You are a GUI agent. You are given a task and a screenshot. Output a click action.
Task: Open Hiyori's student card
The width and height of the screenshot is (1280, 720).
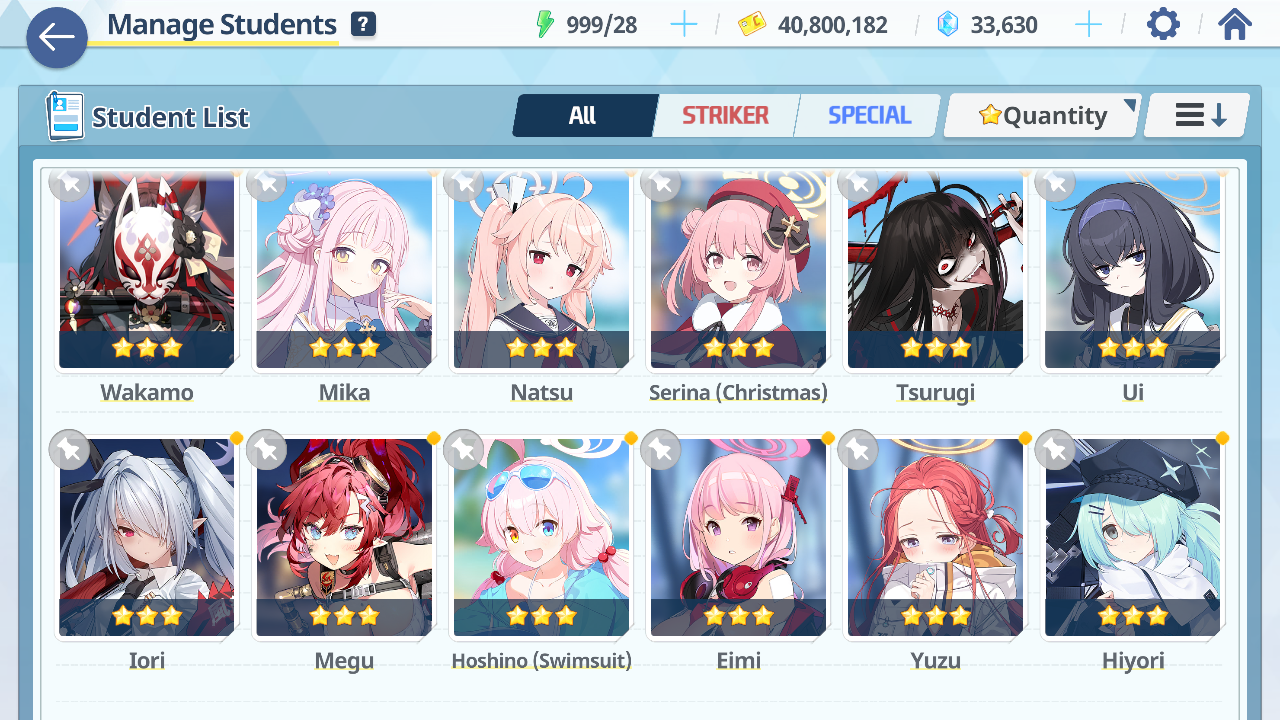click(x=1132, y=538)
